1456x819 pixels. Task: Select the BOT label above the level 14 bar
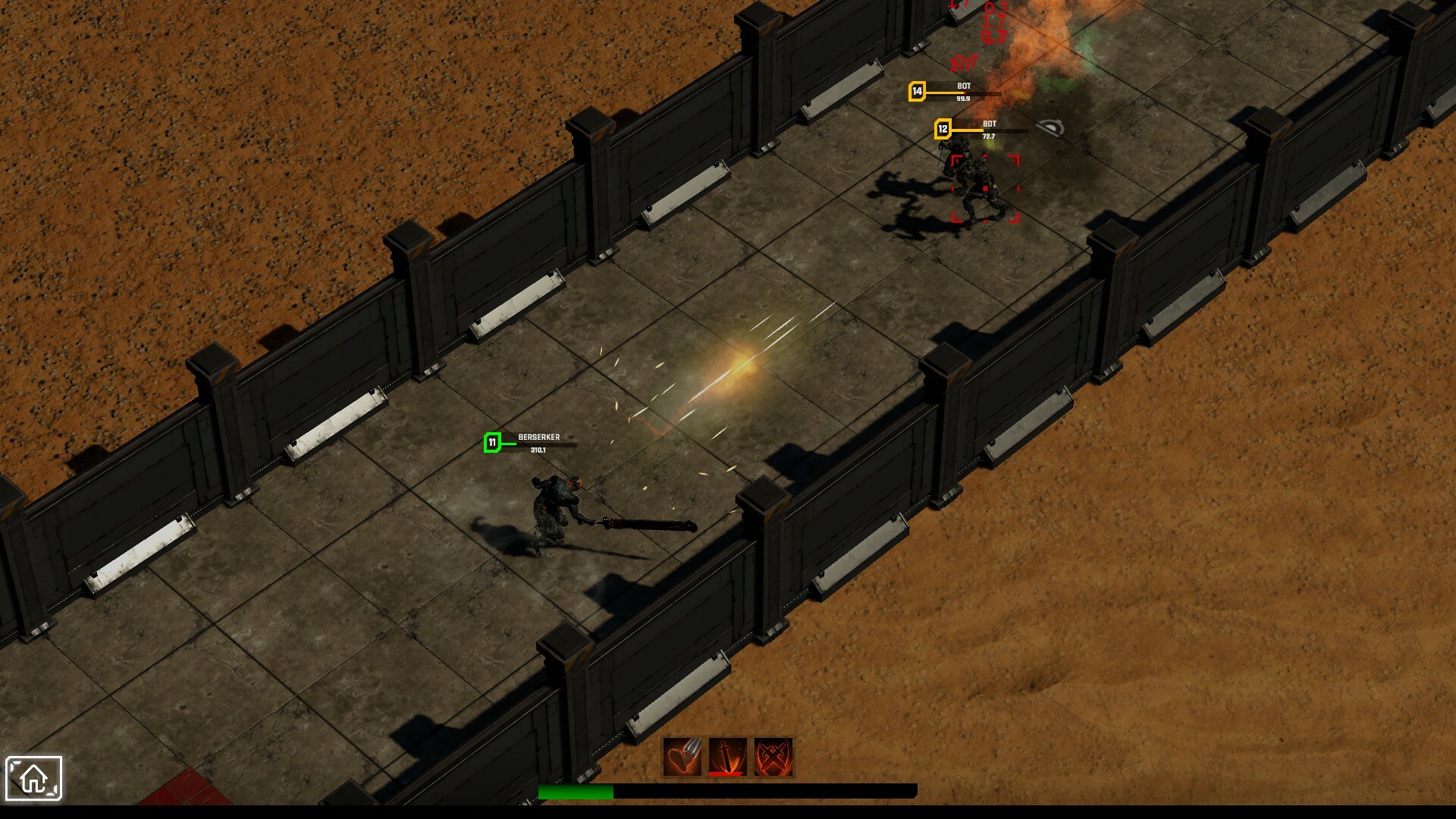(964, 86)
